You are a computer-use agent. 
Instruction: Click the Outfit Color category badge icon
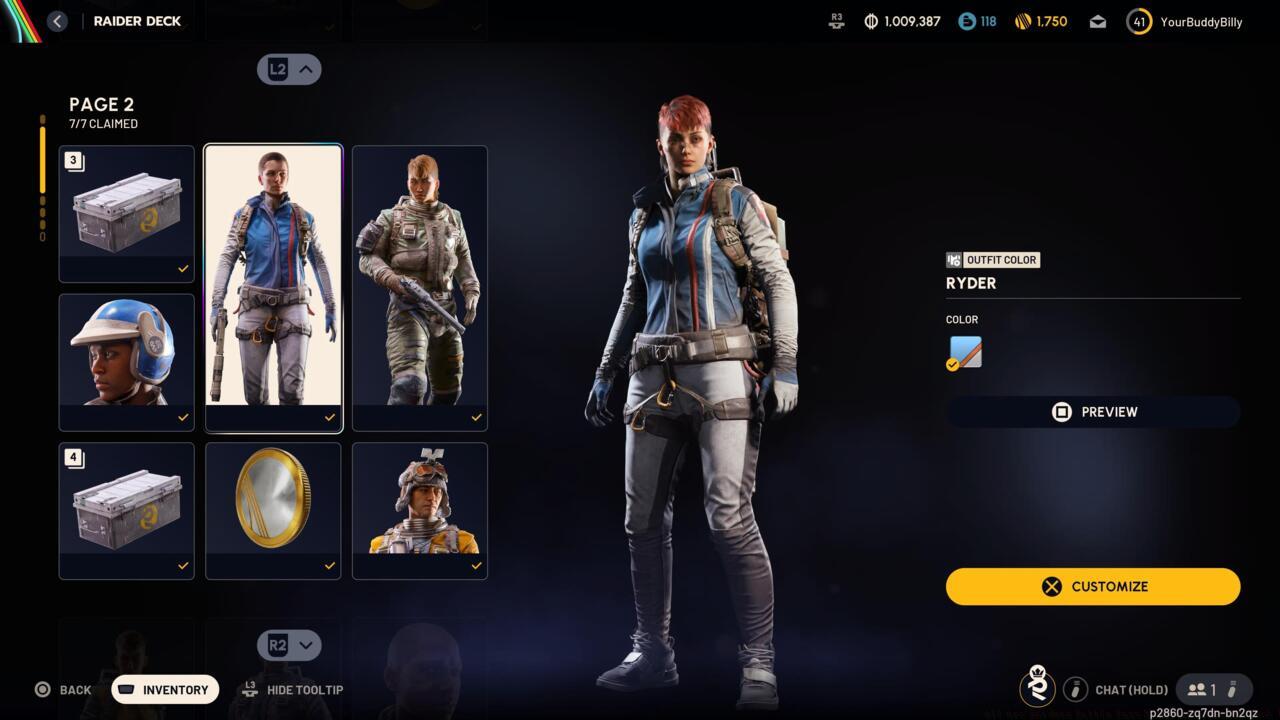(954, 259)
